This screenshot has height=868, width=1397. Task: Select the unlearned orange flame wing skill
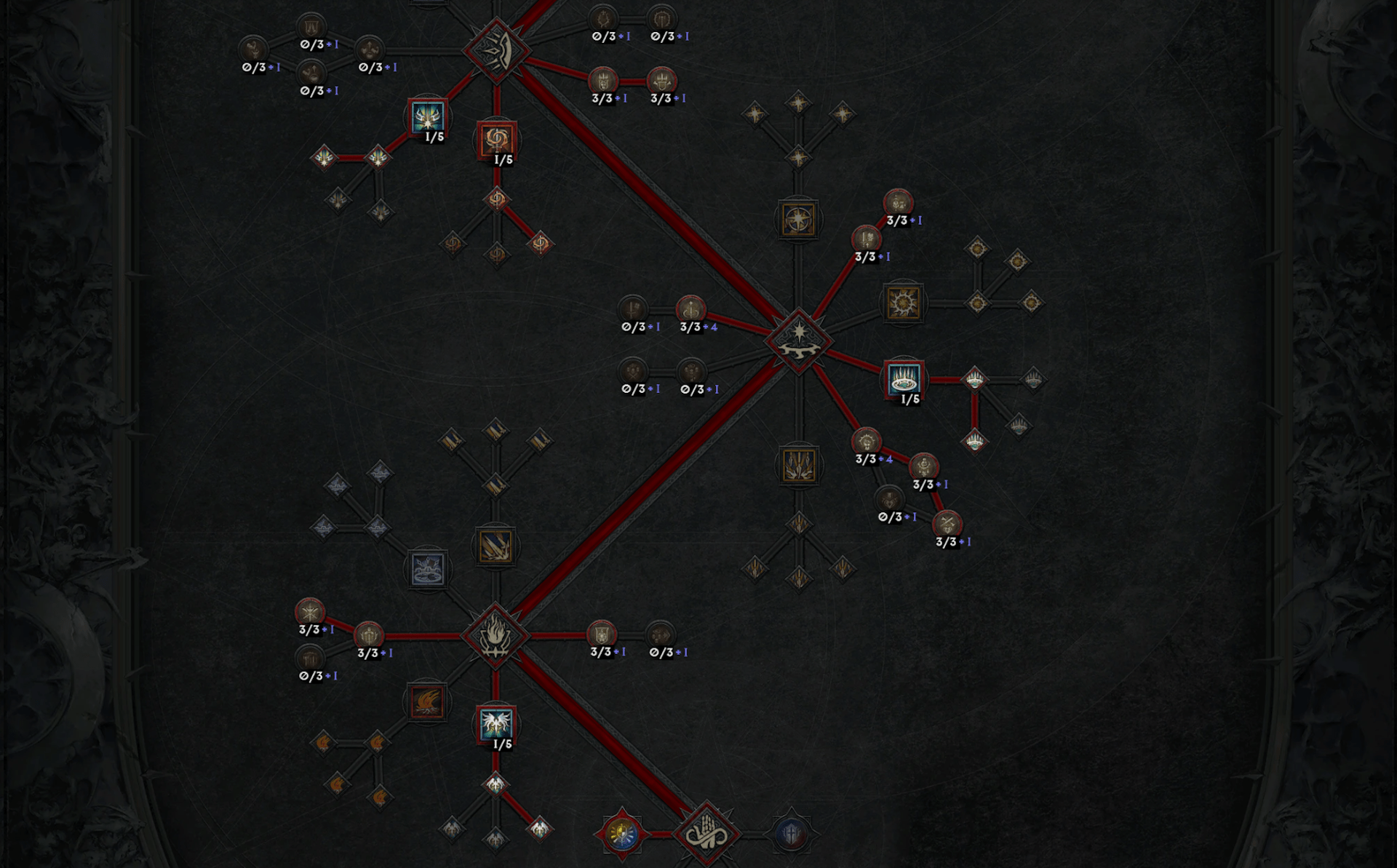[x=427, y=702]
